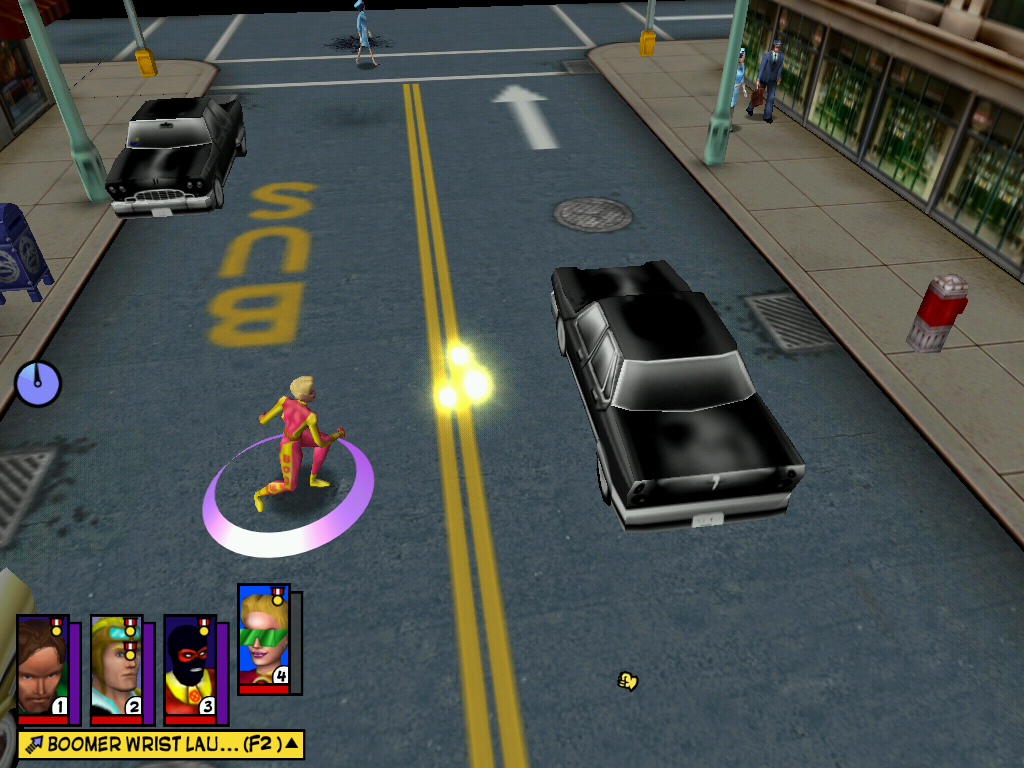Open the Boomer Wrist Launcher power bar
This screenshot has width=1024, height=768.
(161, 744)
